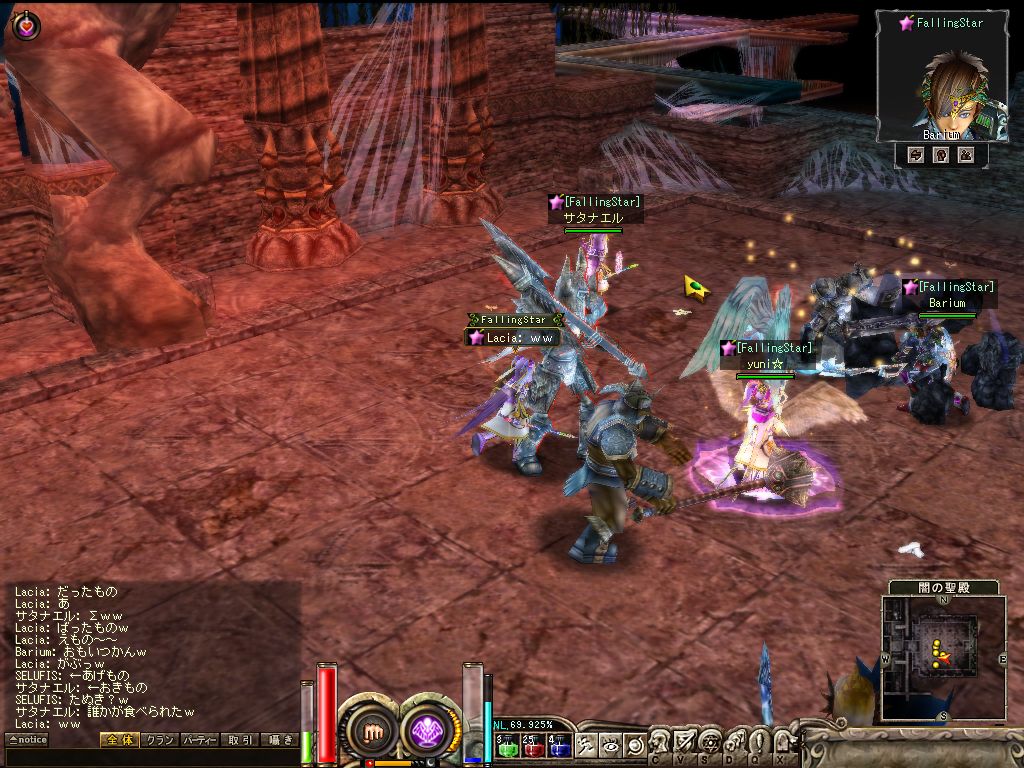Choose the 取引 chat tab
This screenshot has height=768, width=1024.
tap(240, 740)
